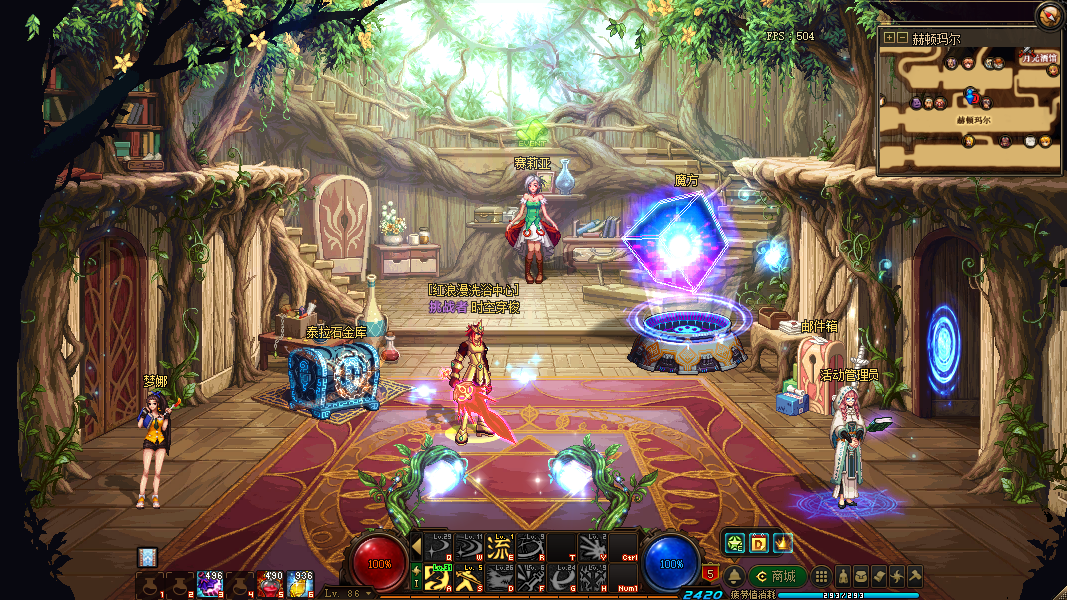Use the red potion with 490 count
This screenshot has height=600, width=1067.
[271, 583]
